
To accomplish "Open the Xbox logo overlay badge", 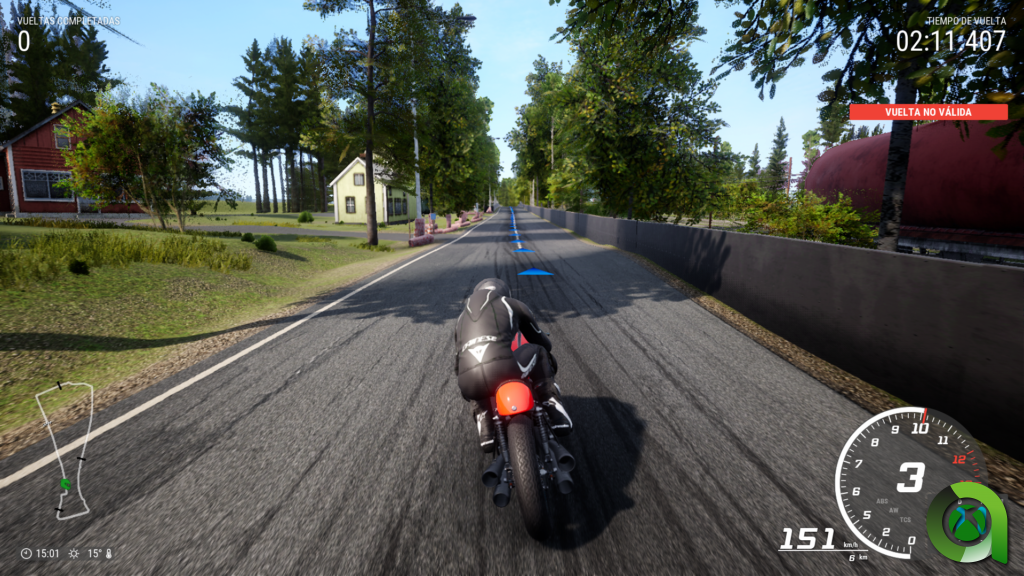I will coord(967,522).
